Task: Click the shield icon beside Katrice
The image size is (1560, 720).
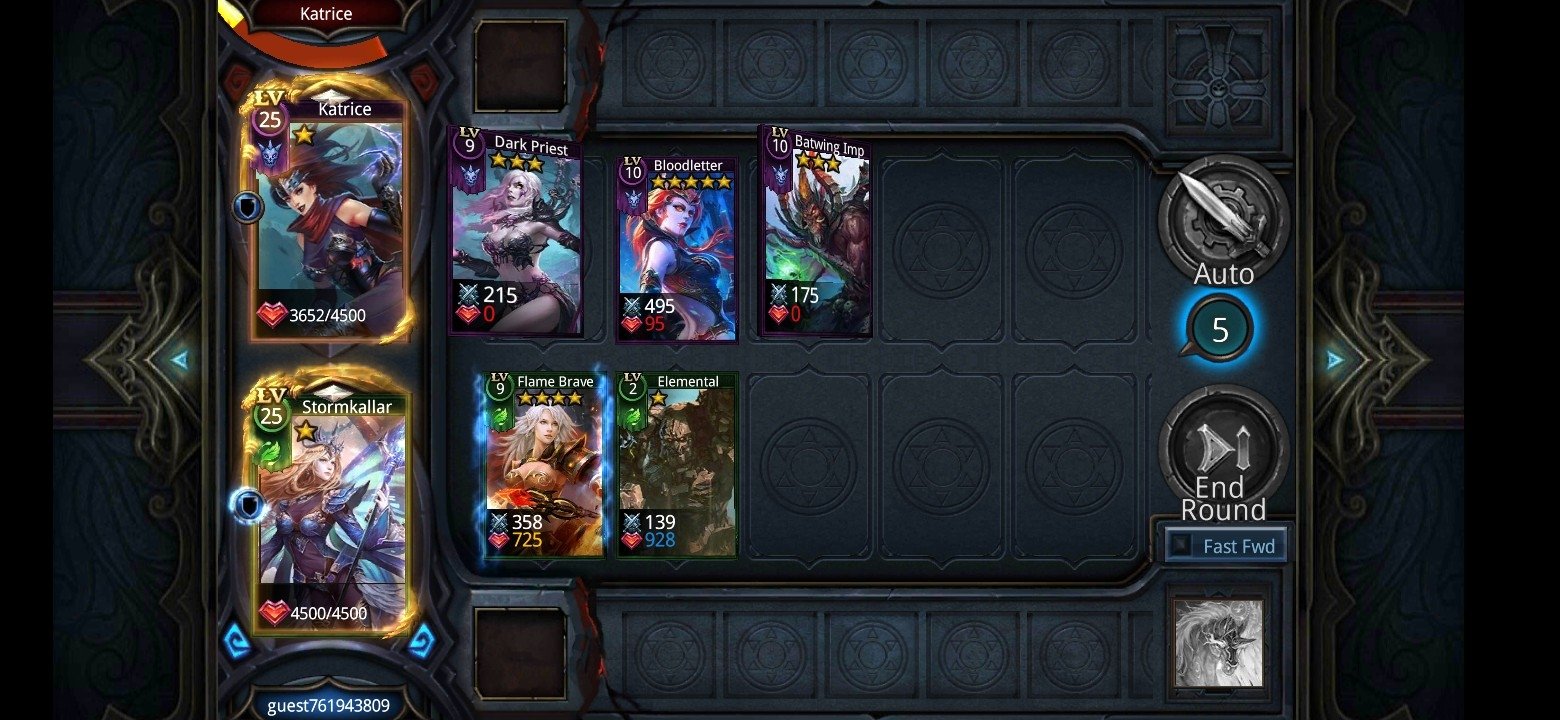Action: [x=247, y=208]
